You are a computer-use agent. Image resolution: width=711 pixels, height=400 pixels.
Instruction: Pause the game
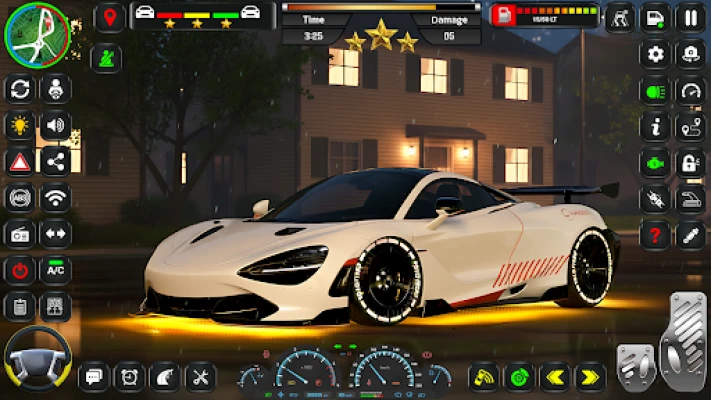coord(690,17)
